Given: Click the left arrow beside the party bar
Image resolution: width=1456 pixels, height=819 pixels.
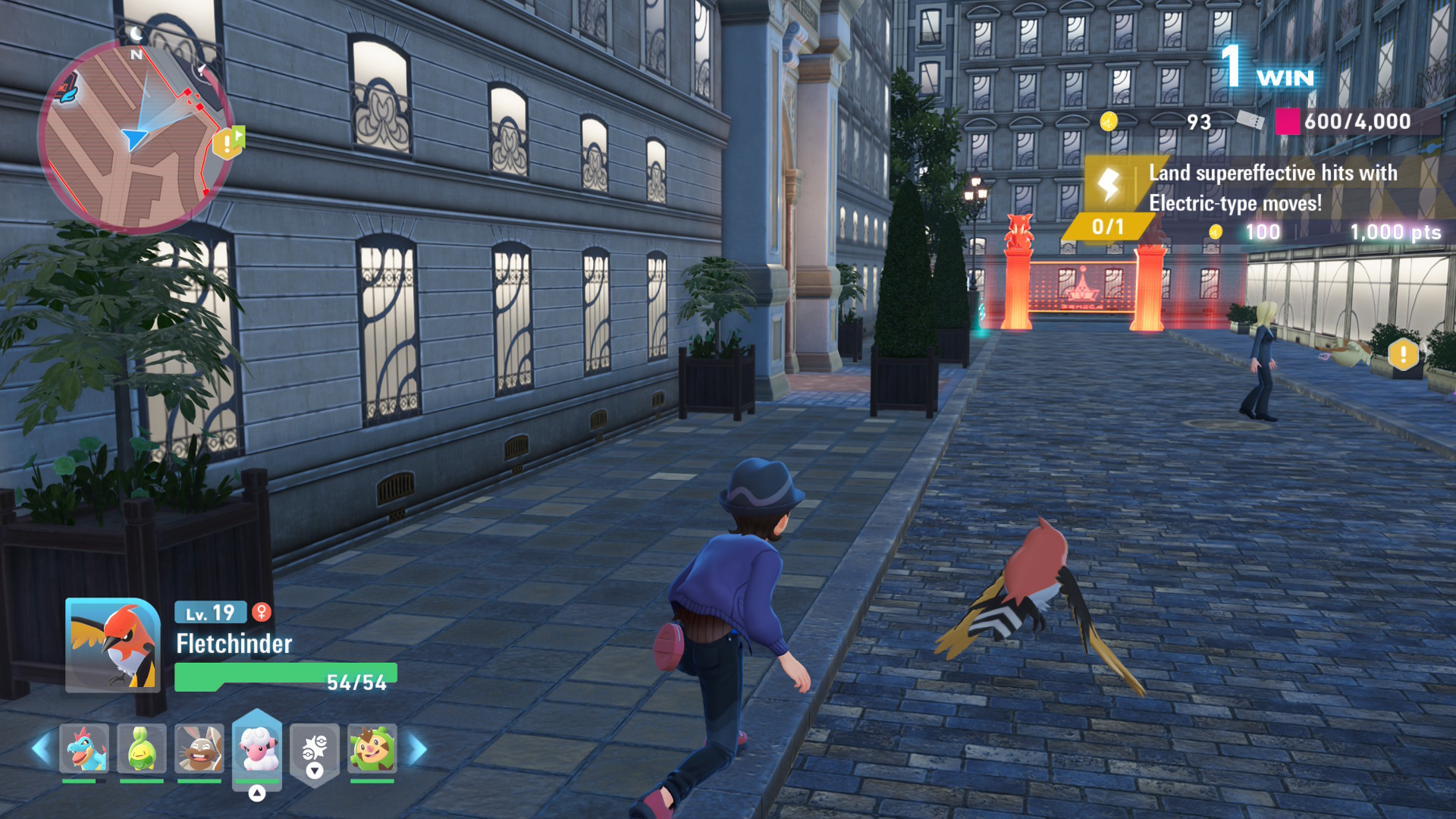Looking at the screenshot, I should pyautogui.click(x=41, y=748).
